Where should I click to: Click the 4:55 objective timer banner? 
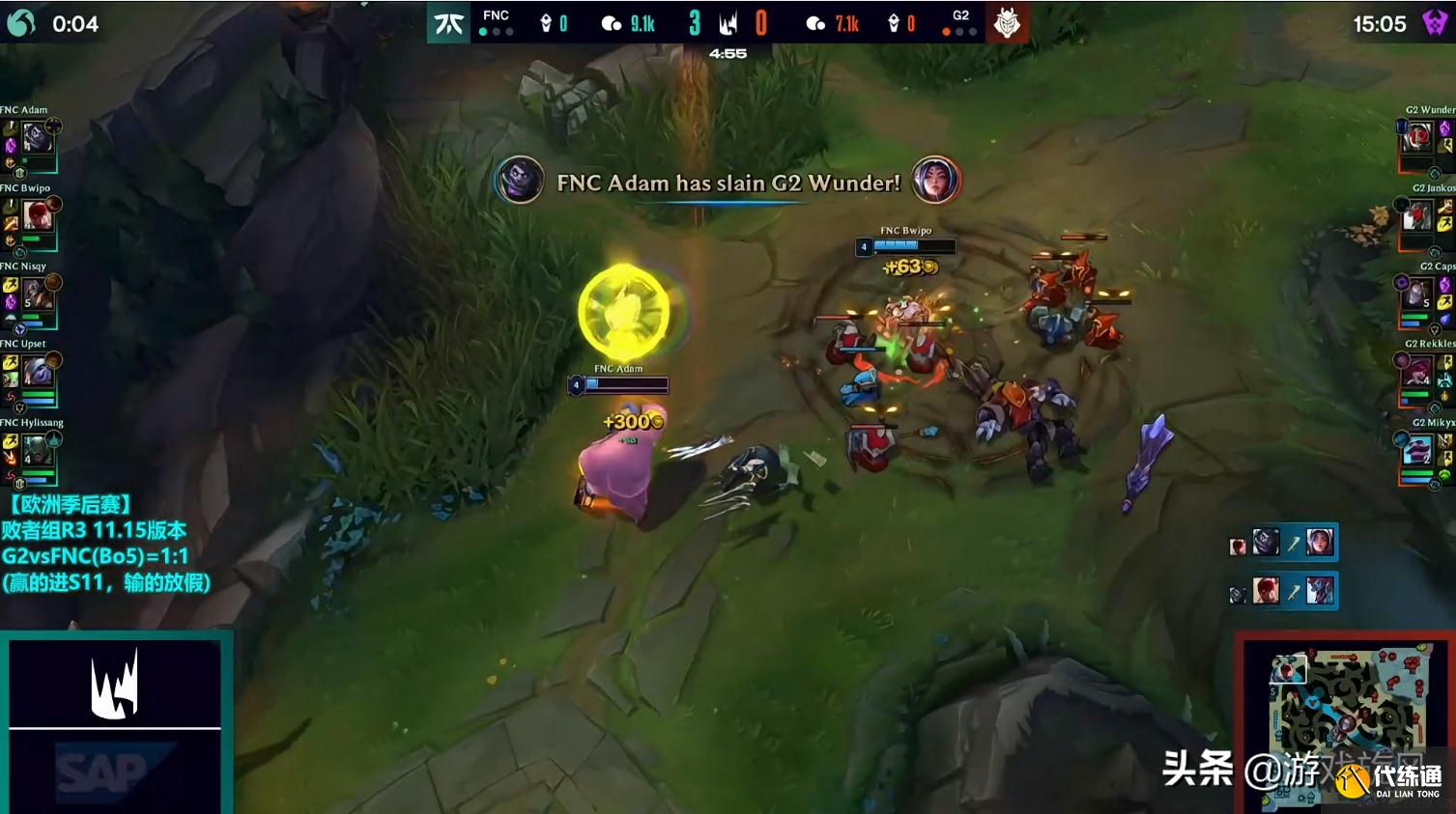click(x=728, y=53)
